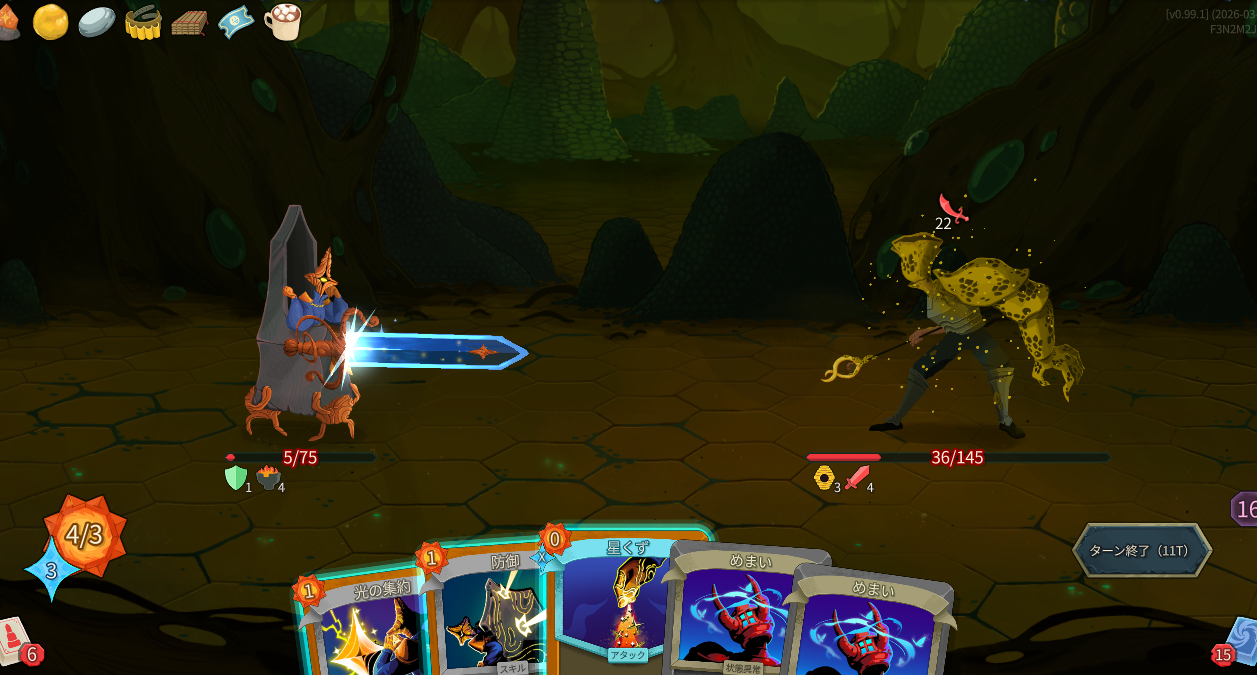
Task: Inspect the grey stone relic
Action: tap(97, 21)
